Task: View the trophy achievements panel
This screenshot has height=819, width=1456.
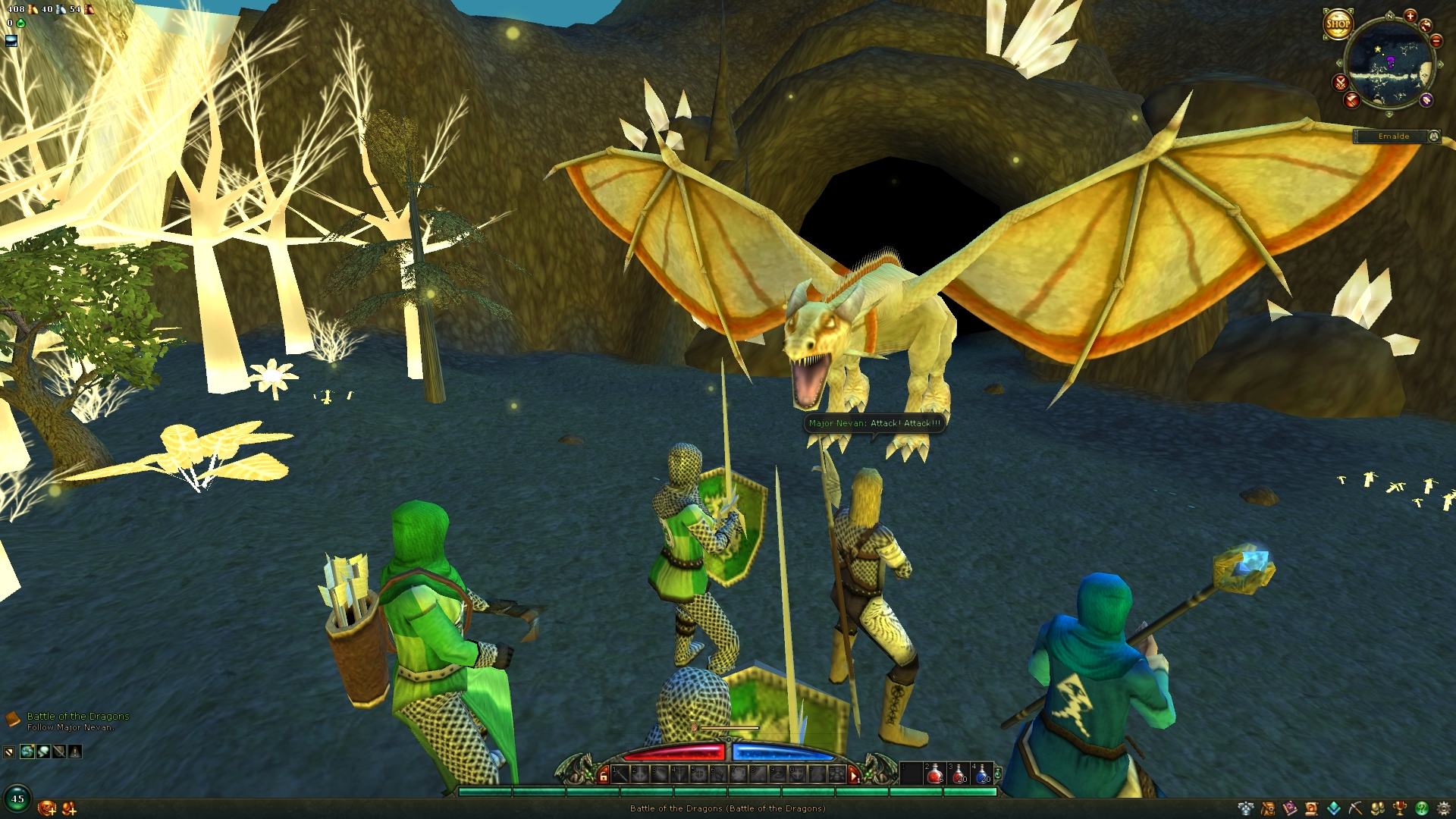Action: (x=1400, y=808)
